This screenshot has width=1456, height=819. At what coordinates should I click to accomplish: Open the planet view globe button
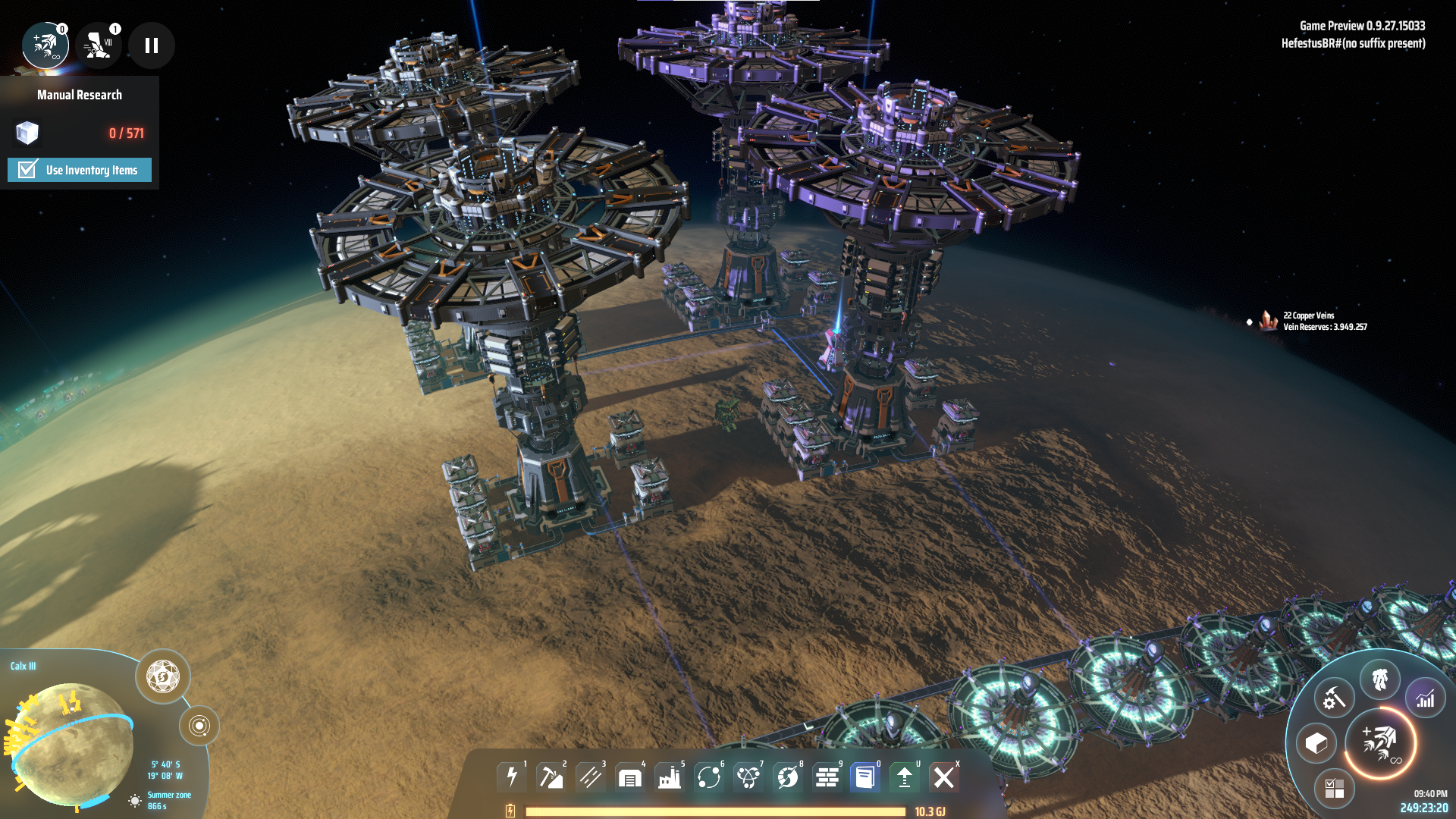click(x=163, y=676)
